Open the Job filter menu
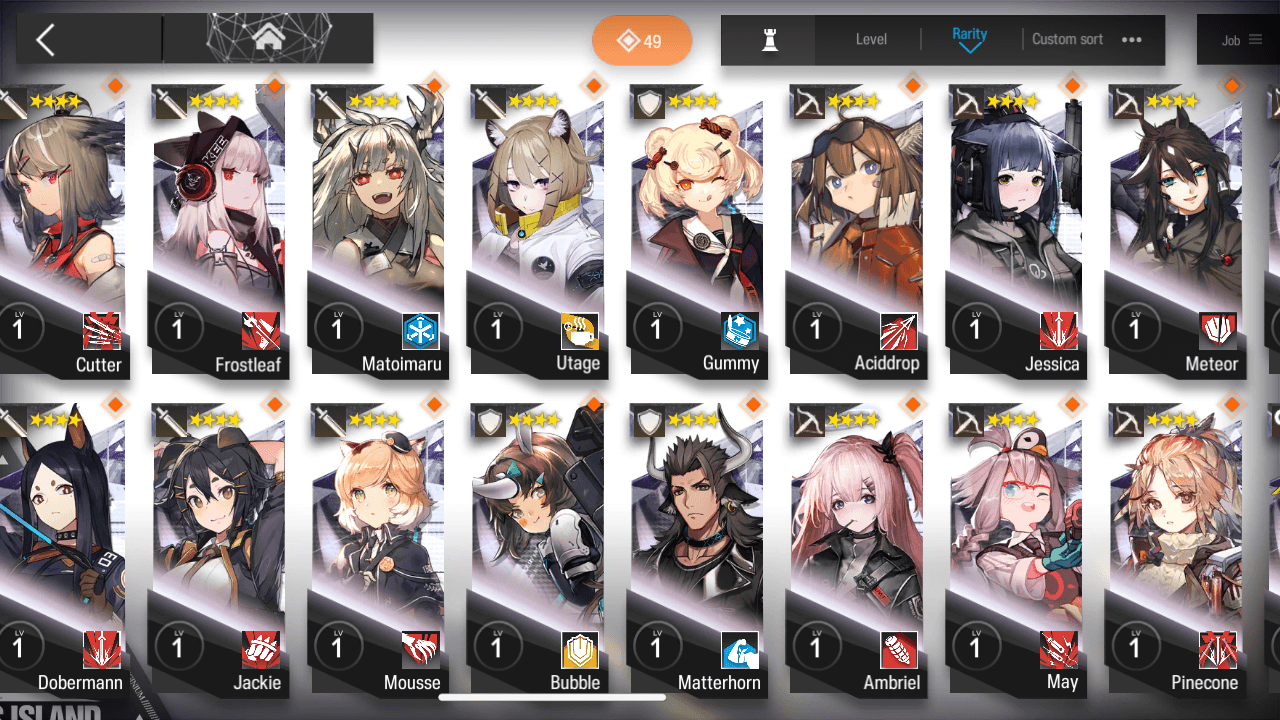This screenshot has height=720, width=1280. (x=1241, y=40)
